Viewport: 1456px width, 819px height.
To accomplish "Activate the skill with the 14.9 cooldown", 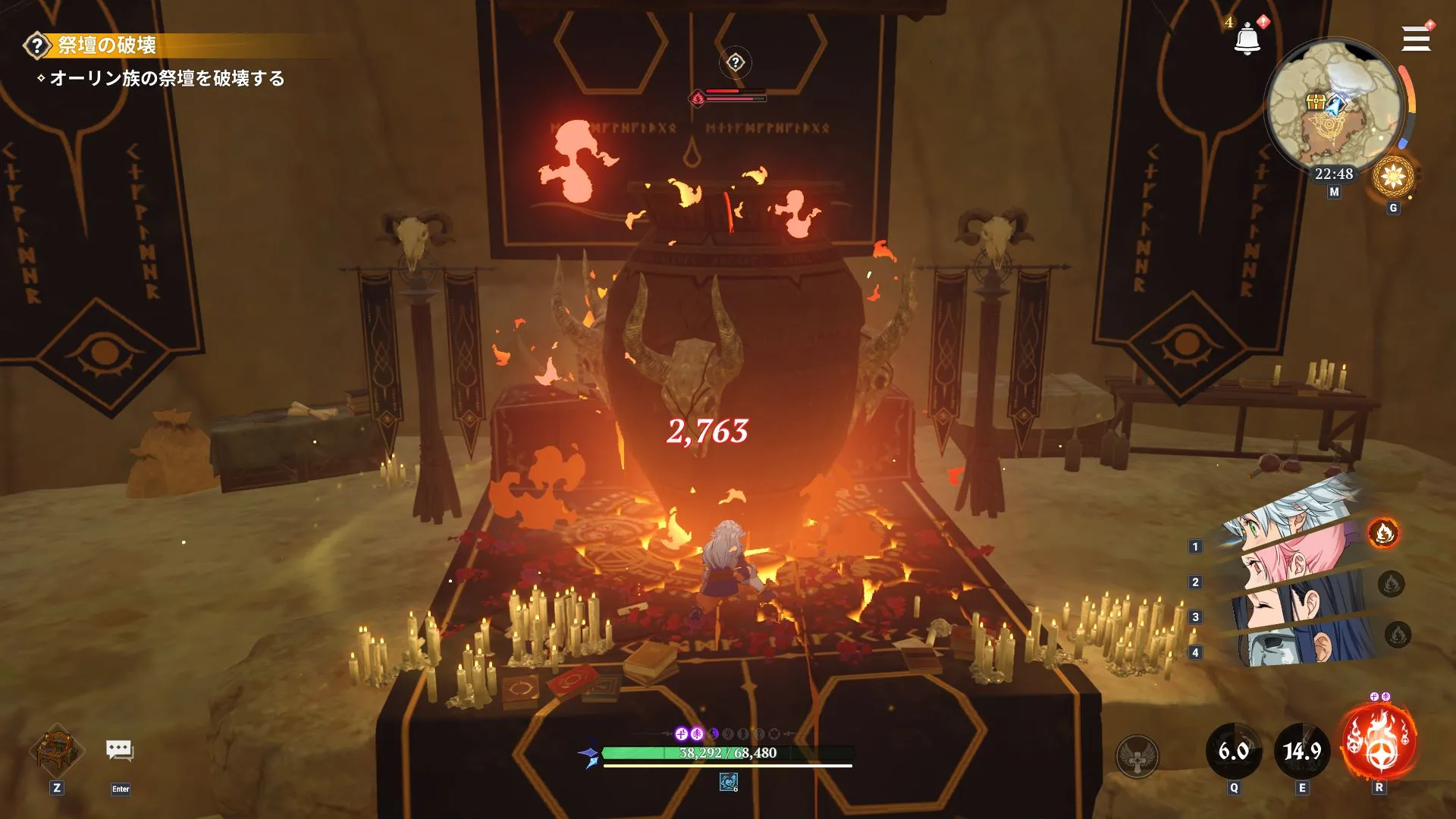I will pos(1302,751).
